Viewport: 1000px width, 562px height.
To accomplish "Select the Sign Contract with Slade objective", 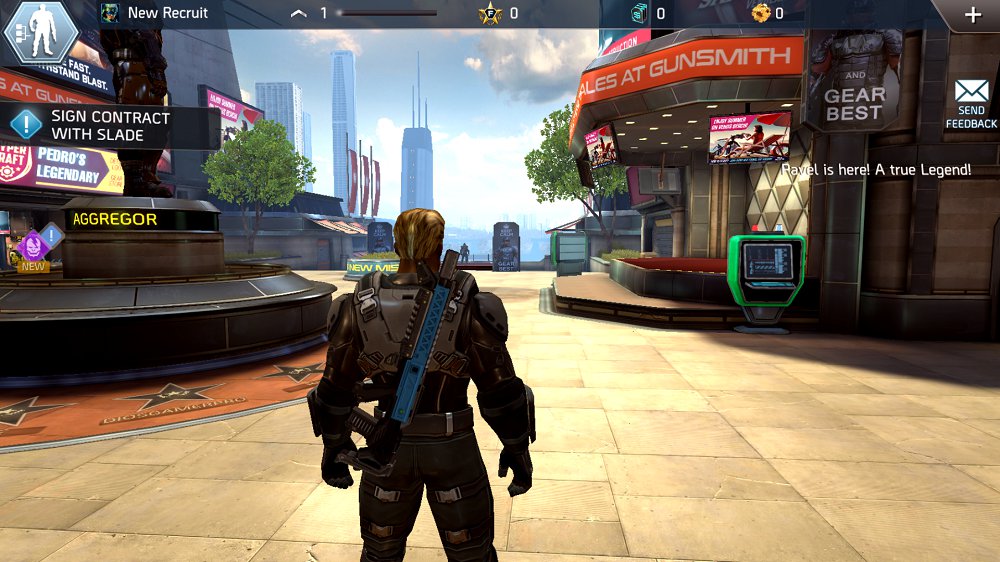I will (x=110, y=125).
